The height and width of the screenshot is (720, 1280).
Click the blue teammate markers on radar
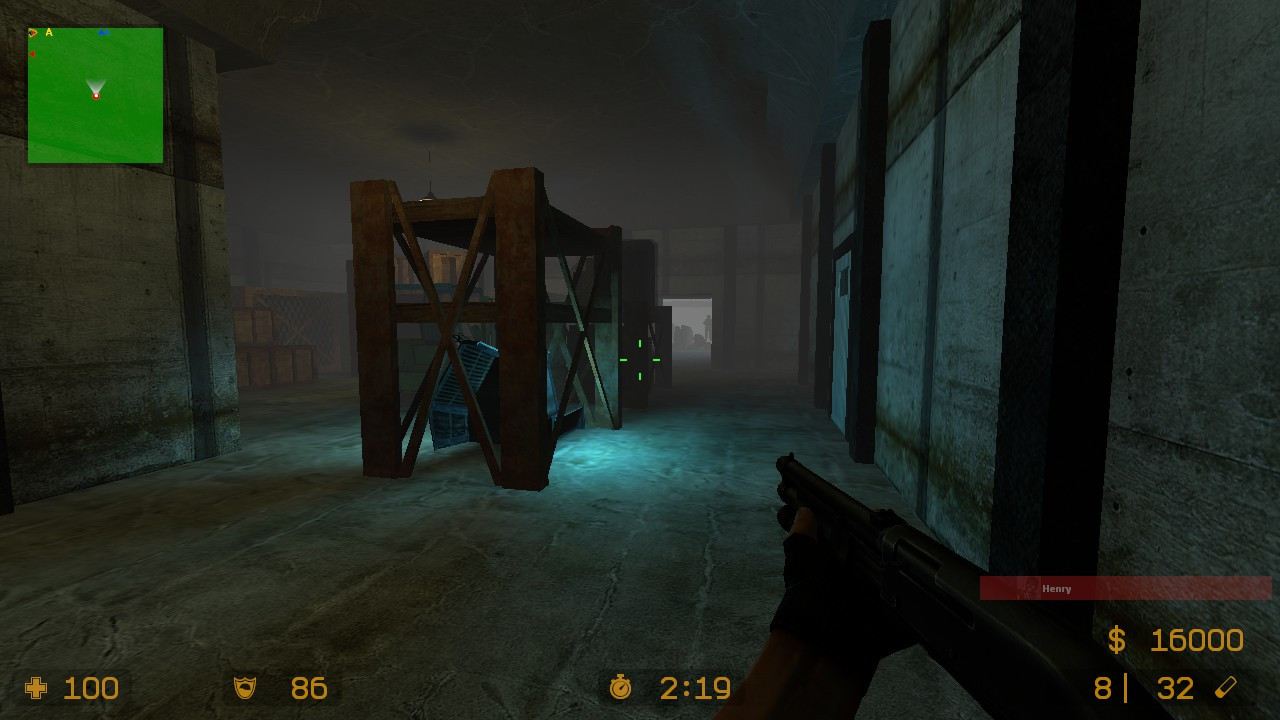click(x=104, y=32)
